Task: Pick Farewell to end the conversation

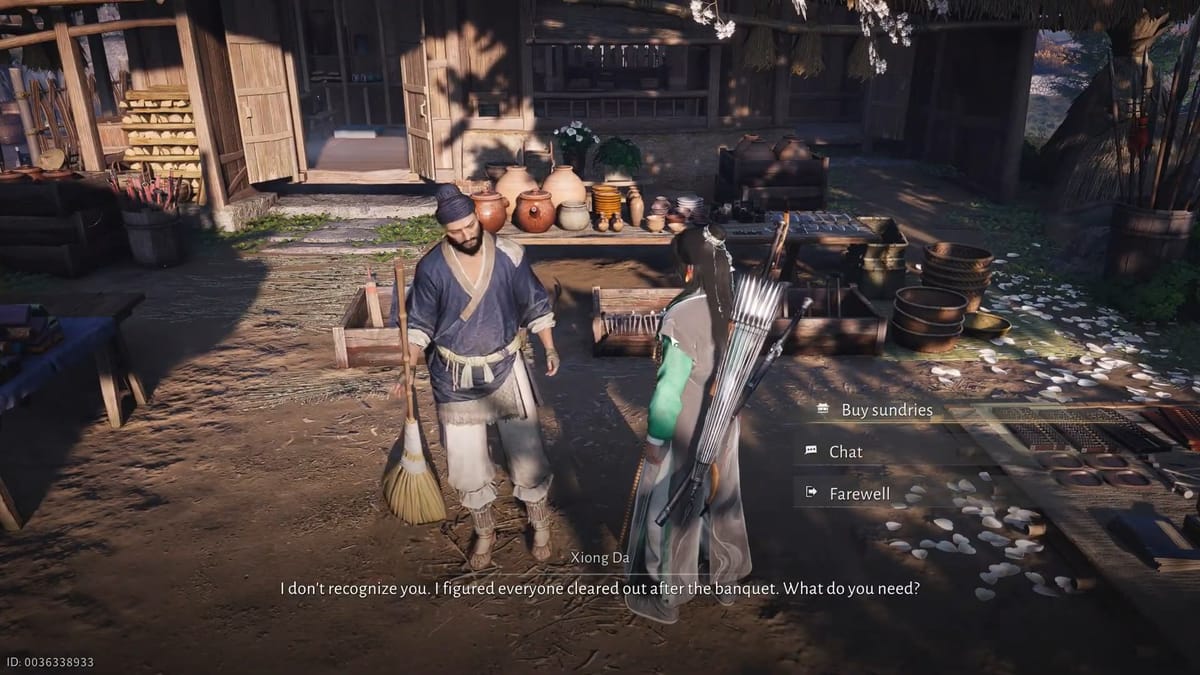Action: pos(859,493)
